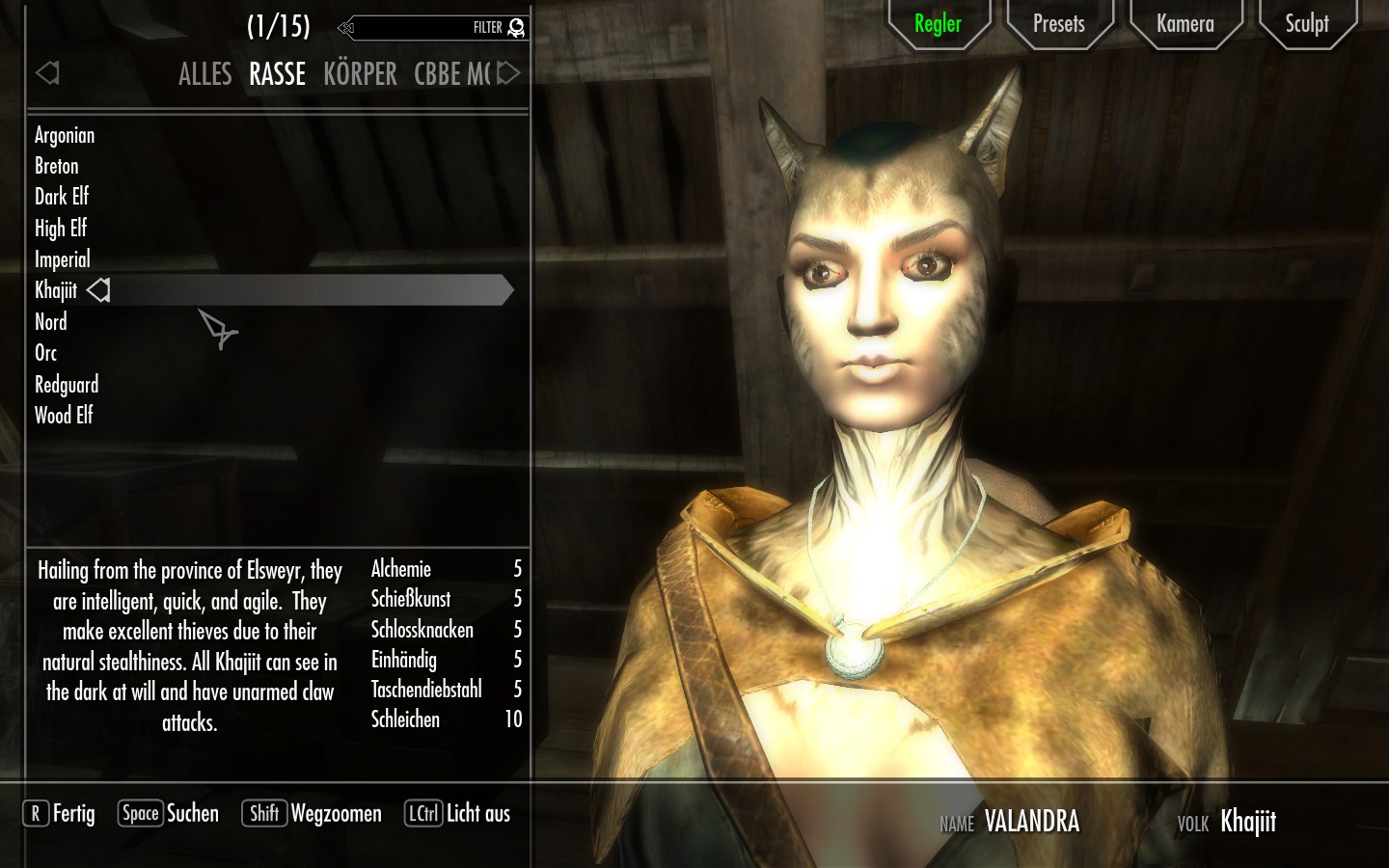Click the left arrow to scroll category tabs
1389x868 pixels.
(47, 73)
